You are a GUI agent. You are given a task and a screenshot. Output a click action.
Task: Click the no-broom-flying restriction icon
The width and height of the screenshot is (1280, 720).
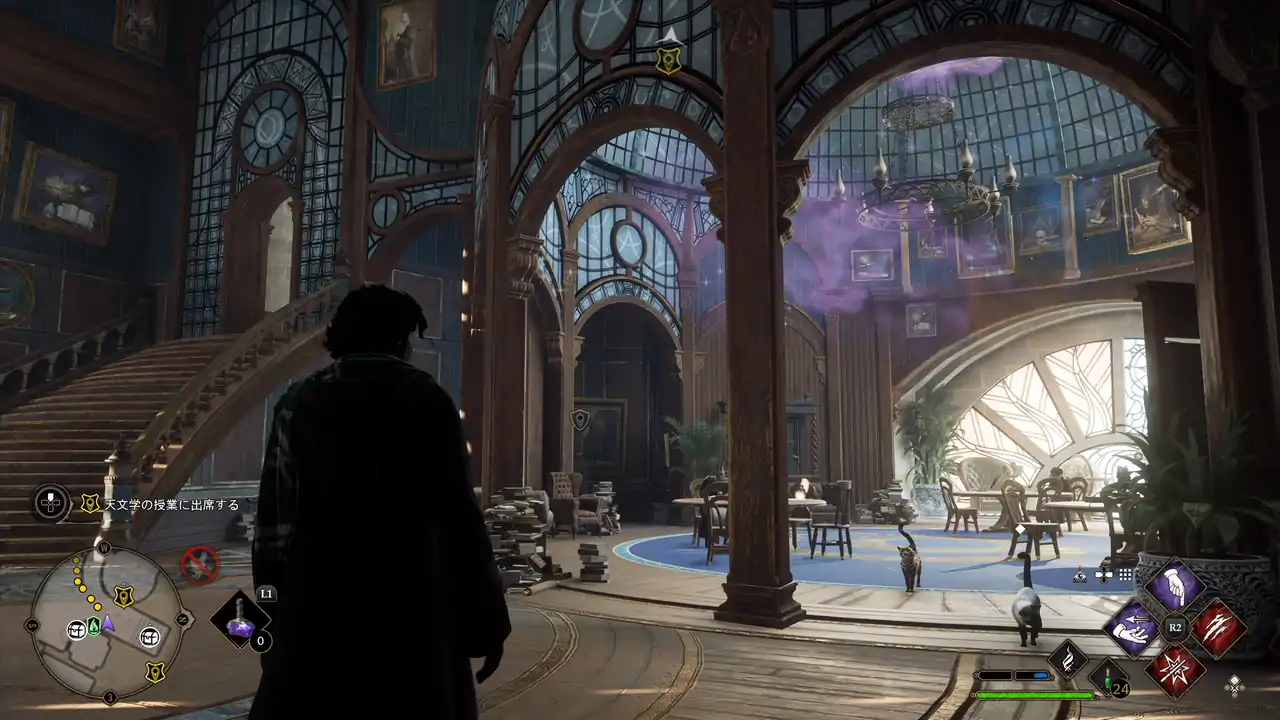[x=200, y=565]
